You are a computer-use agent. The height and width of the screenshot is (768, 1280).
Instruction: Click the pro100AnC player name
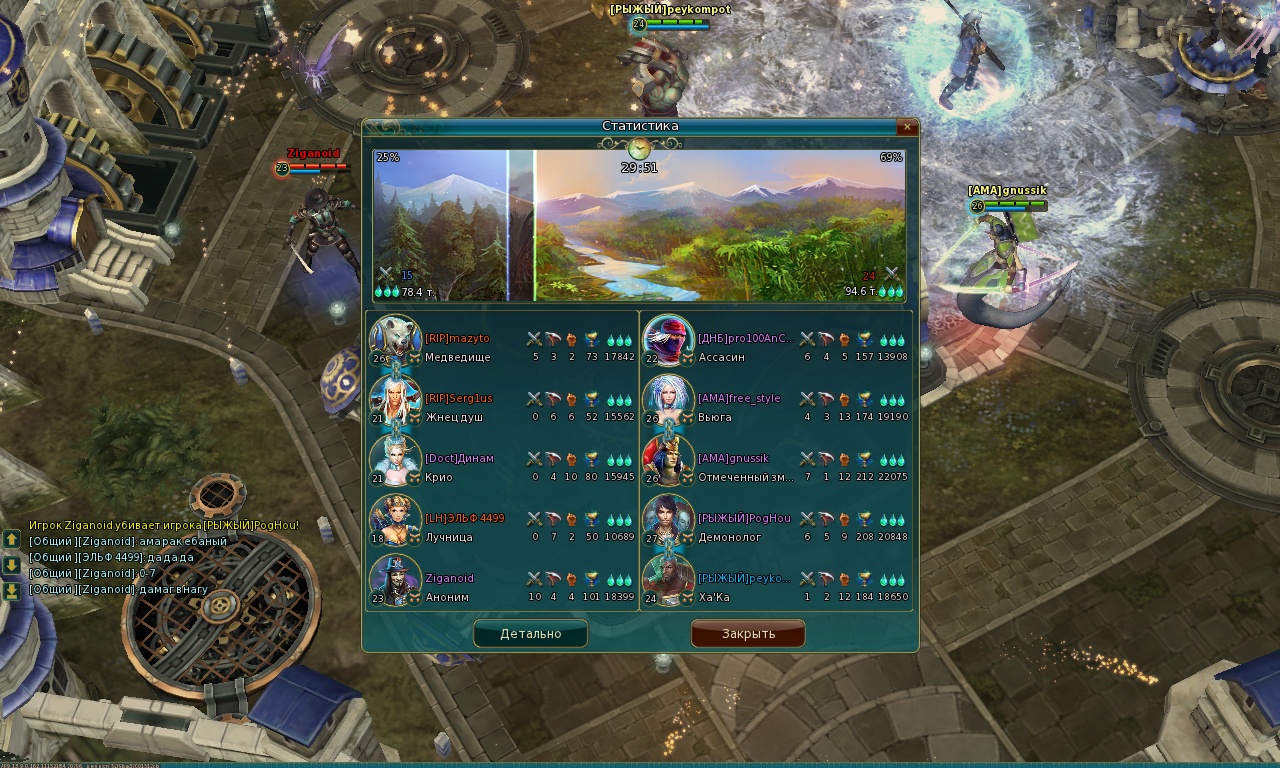(x=746, y=338)
